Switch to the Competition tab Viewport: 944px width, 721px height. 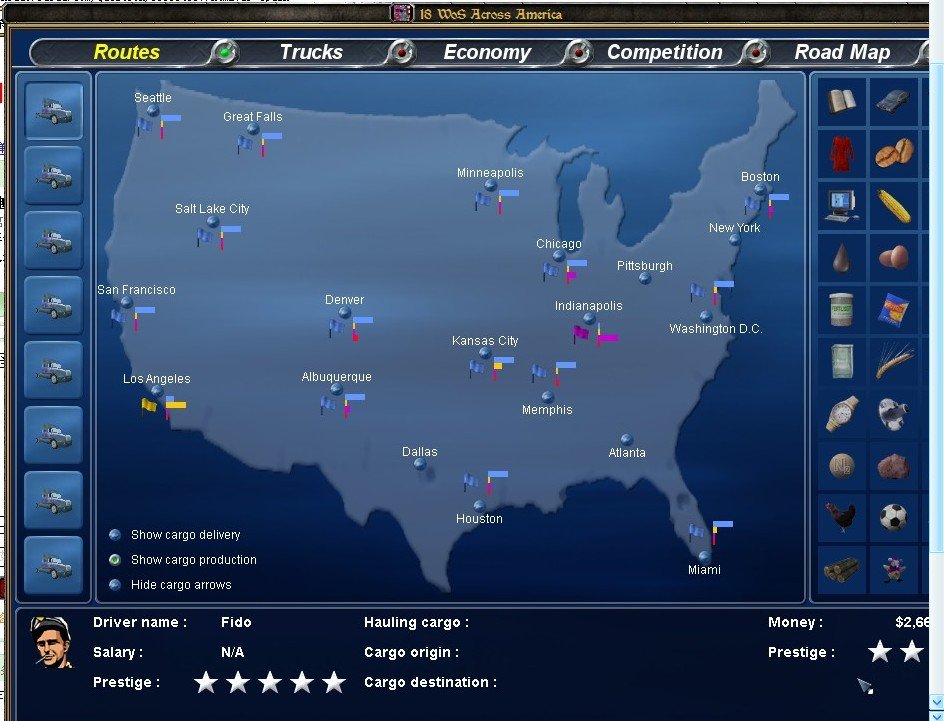664,52
